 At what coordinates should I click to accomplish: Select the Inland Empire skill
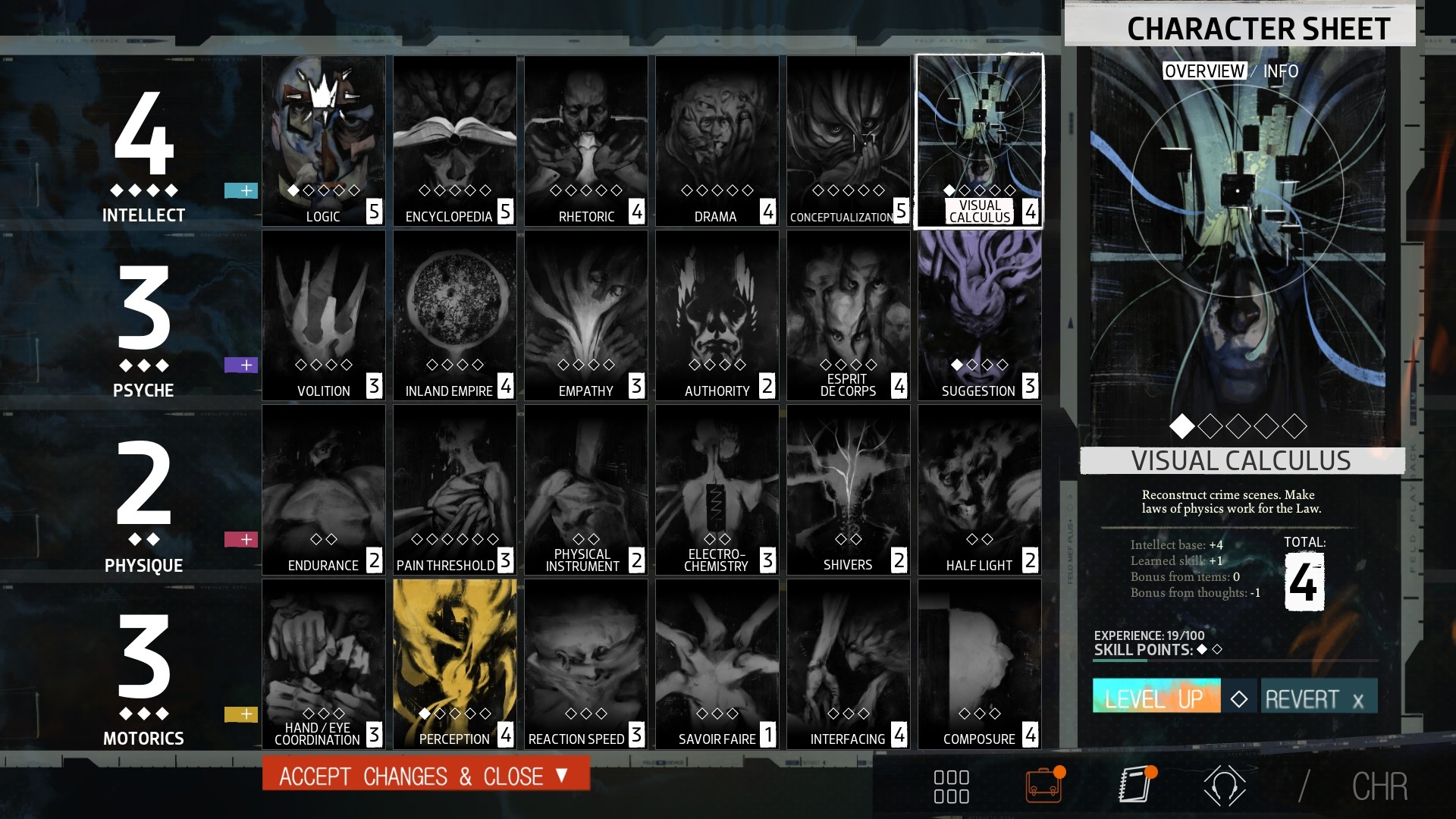(x=455, y=315)
